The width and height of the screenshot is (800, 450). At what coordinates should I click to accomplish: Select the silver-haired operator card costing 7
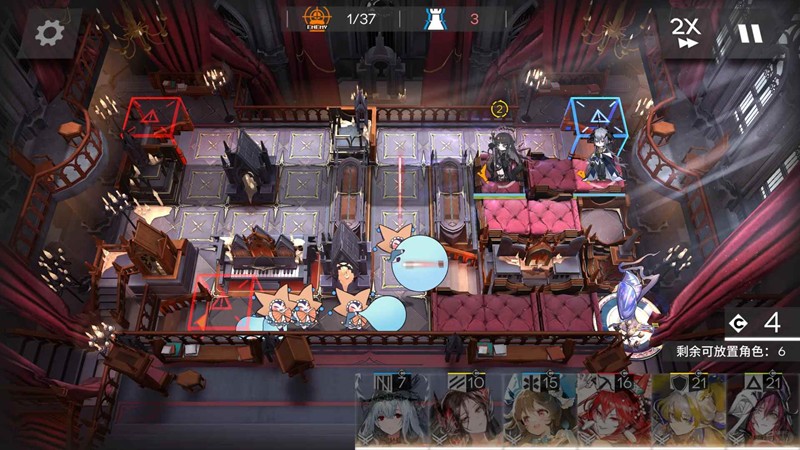pyautogui.click(x=392, y=410)
